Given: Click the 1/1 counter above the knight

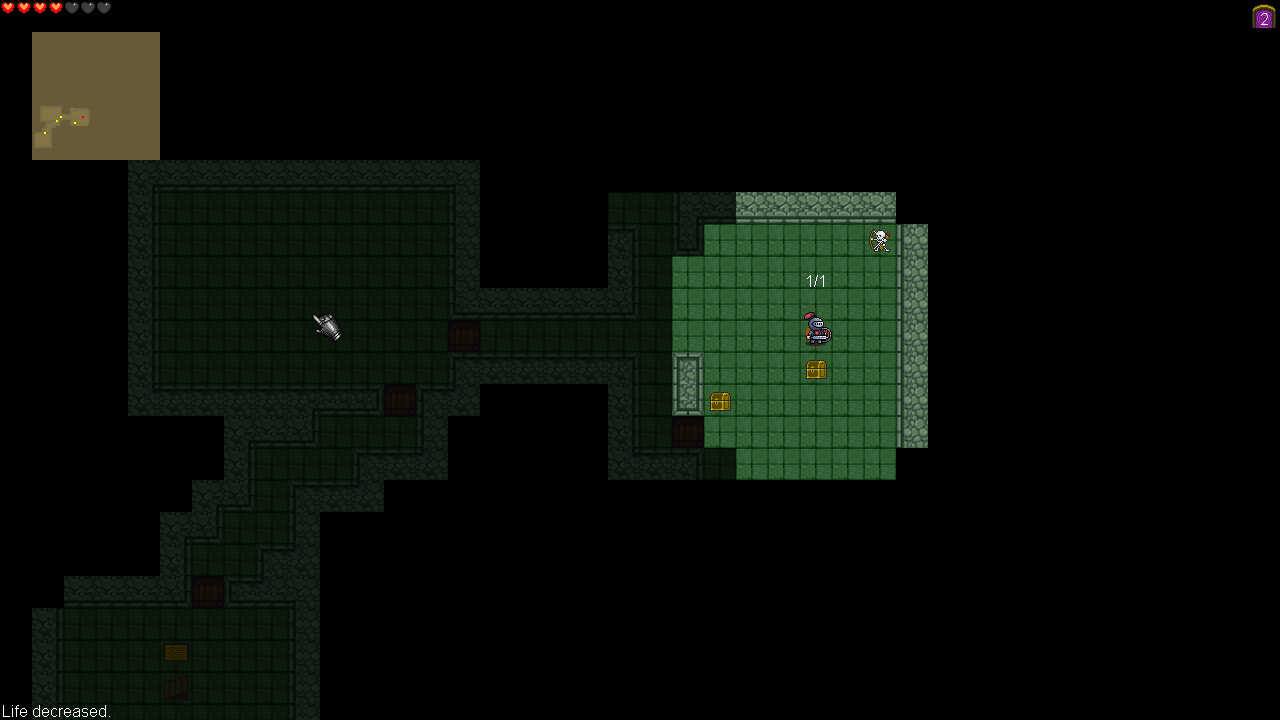Looking at the screenshot, I should tap(816, 281).
